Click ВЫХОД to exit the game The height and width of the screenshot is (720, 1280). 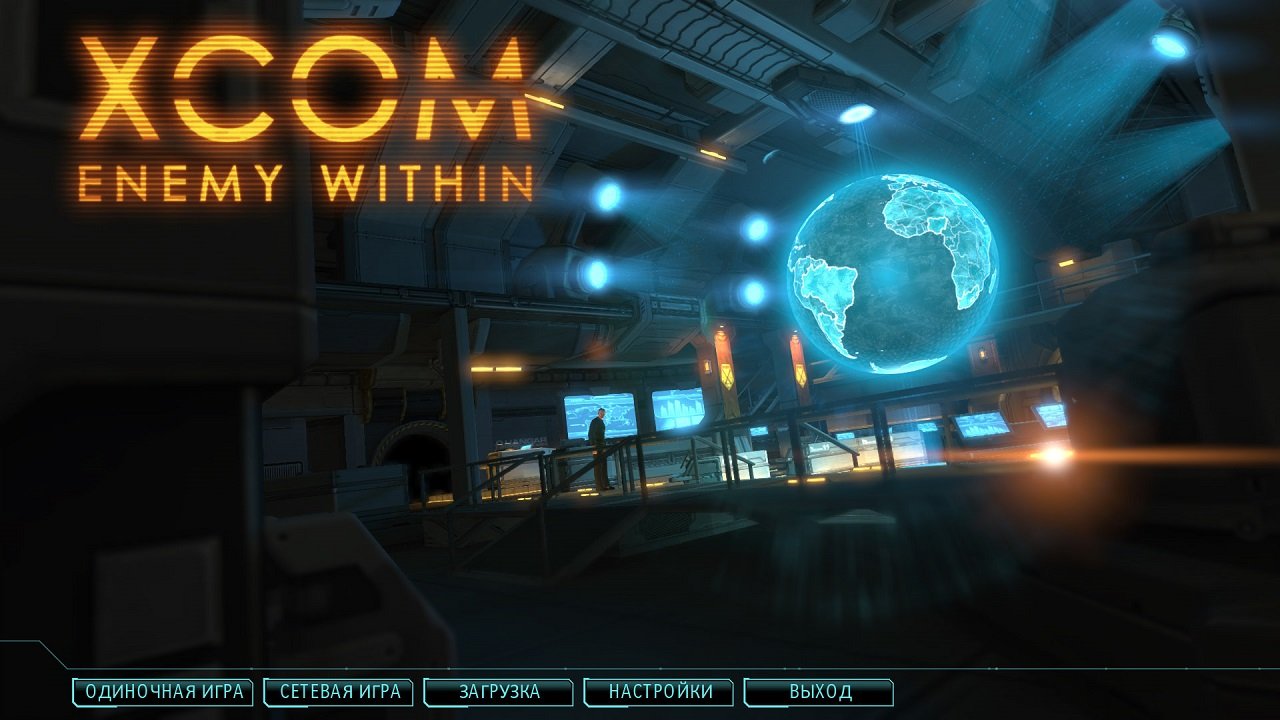[x=818, y=690]
